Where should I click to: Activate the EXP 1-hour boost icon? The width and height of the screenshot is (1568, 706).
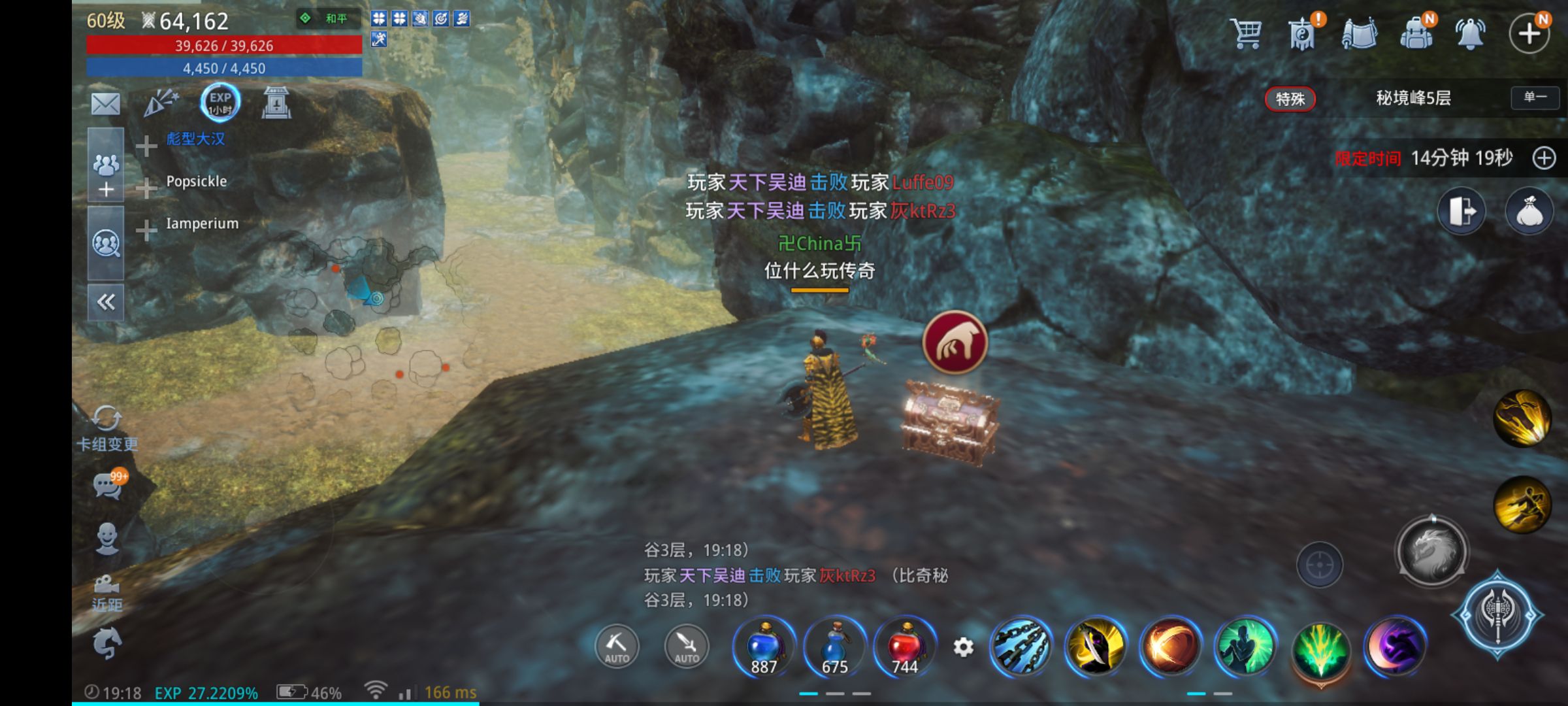tap(220, 103)
